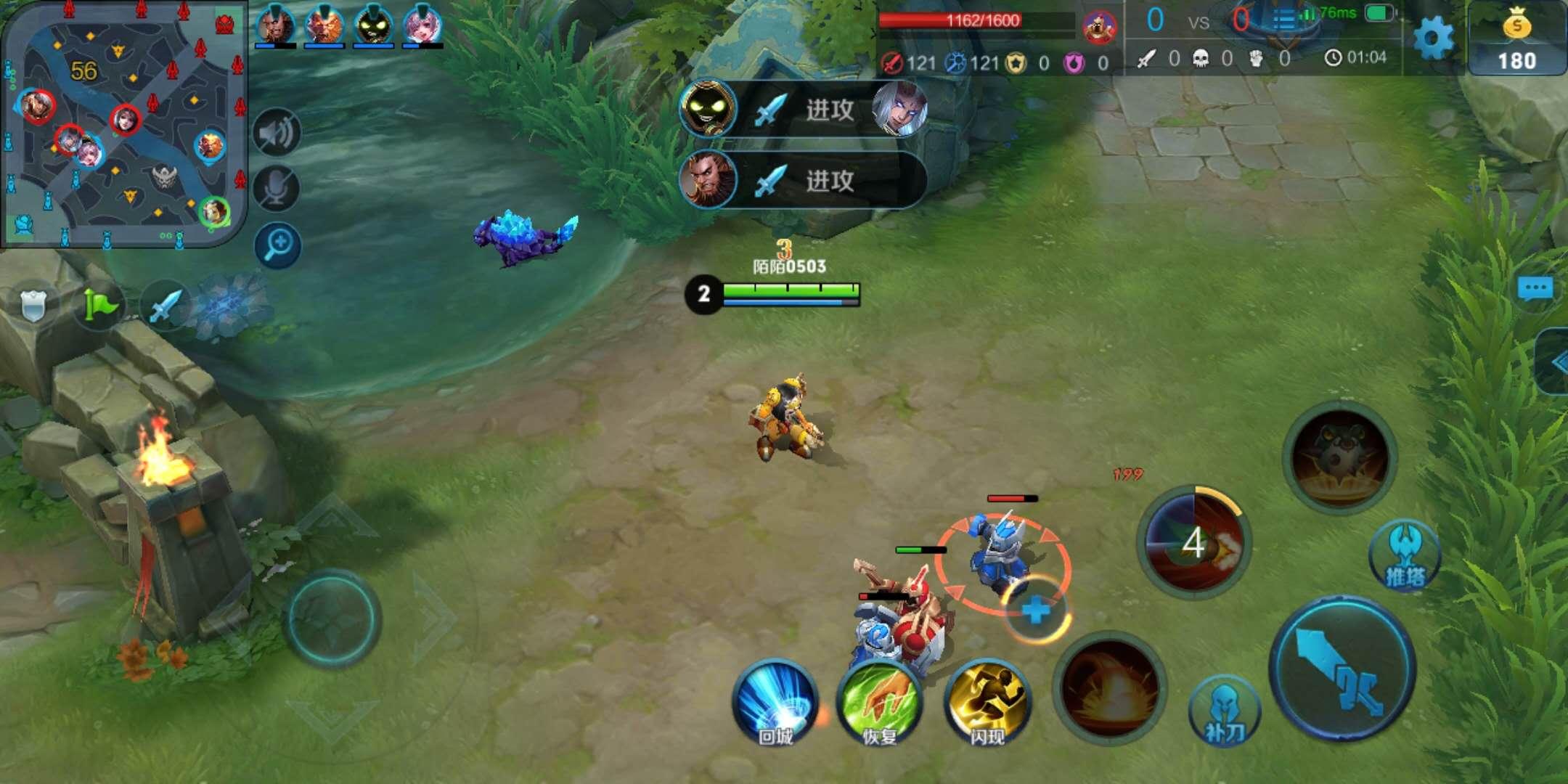Send the sword attack signal
This screenshot has height=784, width=1568.
(x=164, y=305)
